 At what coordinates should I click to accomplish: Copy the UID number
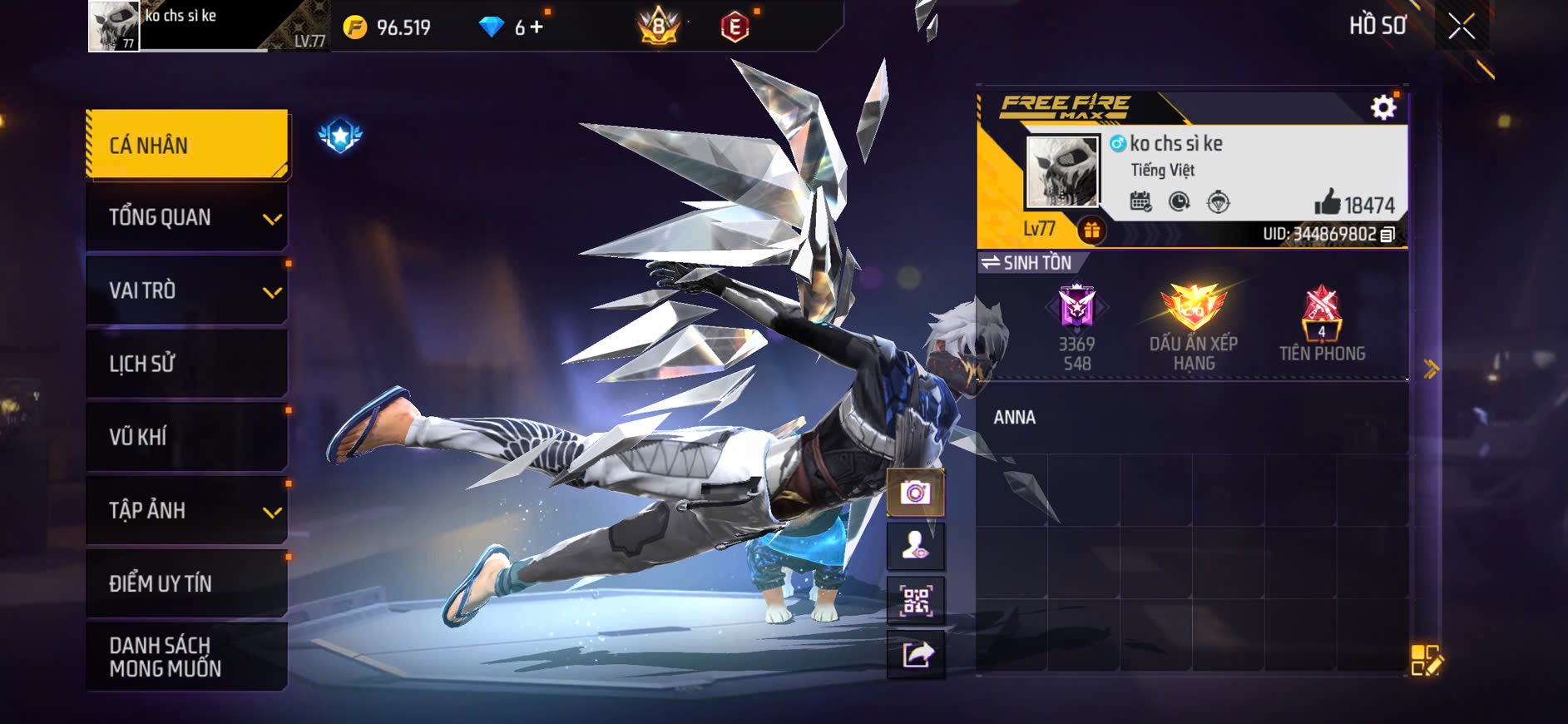point(1387,235)
